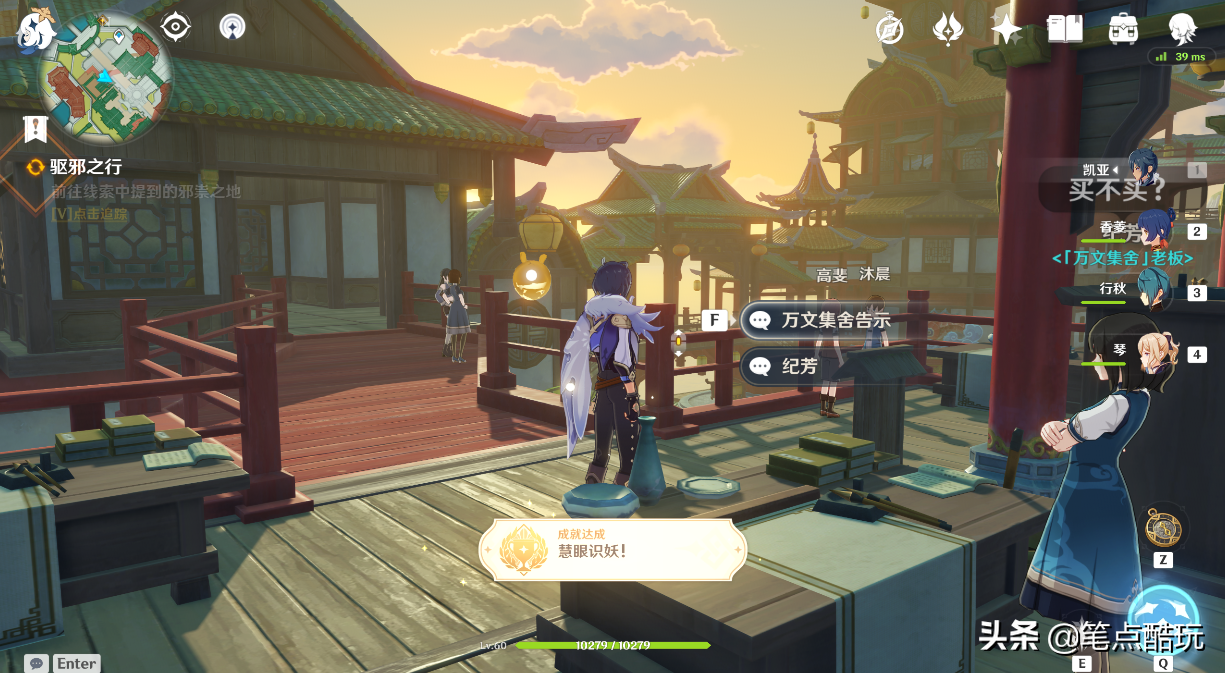Open the adventurer handbook book icon

1065,29
